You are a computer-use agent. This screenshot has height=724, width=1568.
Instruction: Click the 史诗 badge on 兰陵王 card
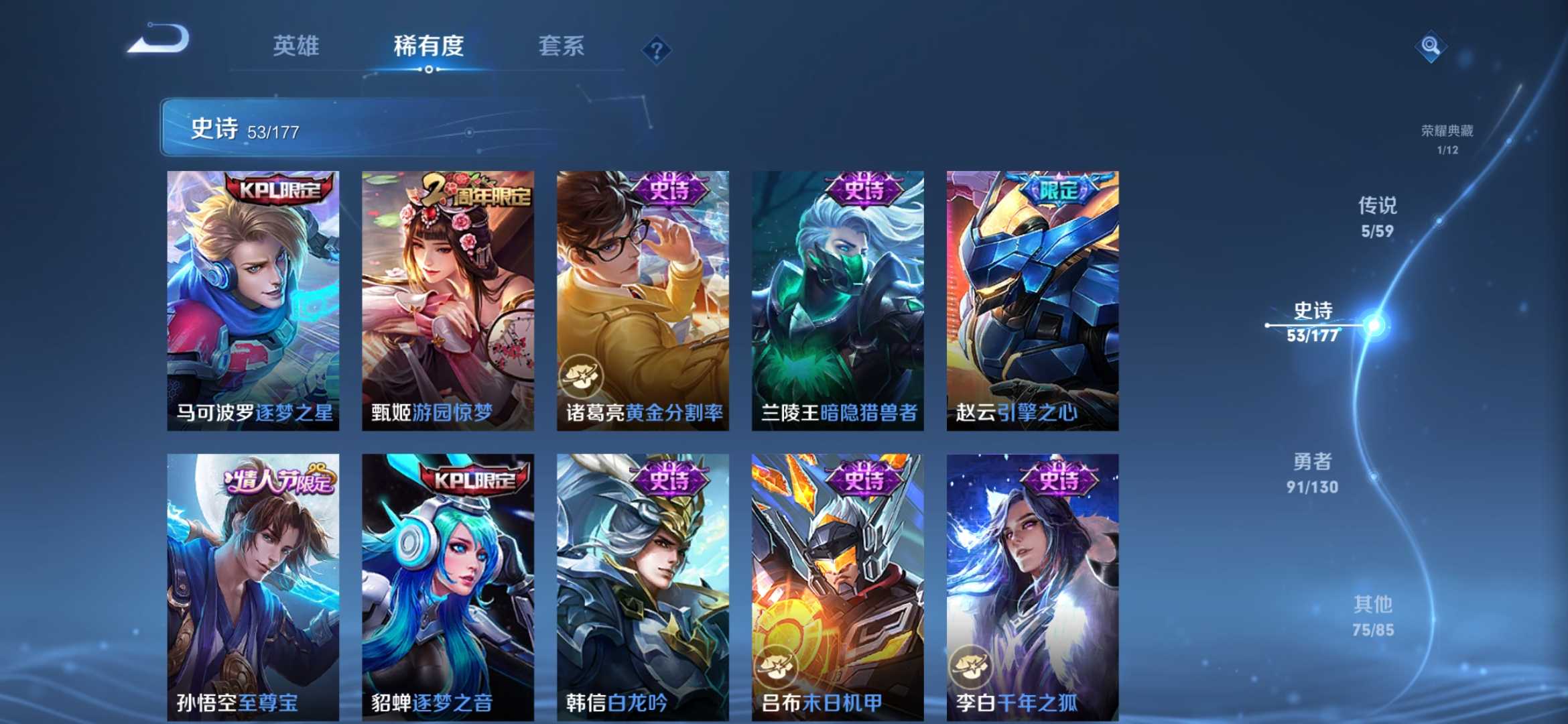pyautogui.click(x=864, y=191)
